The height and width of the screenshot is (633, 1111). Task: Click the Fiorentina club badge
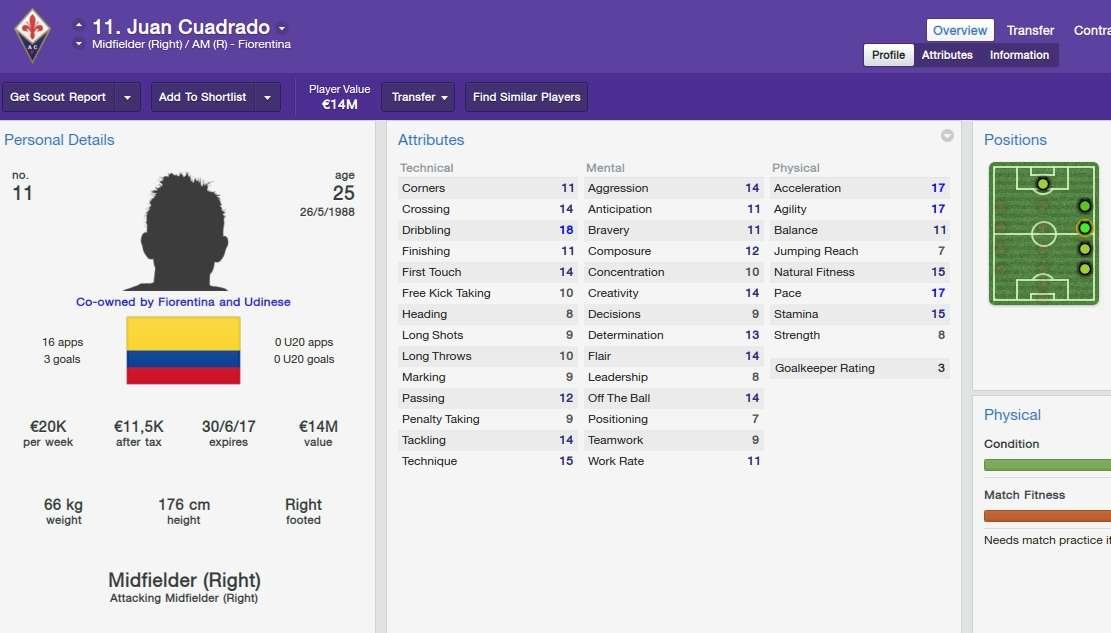click(31, 35)
